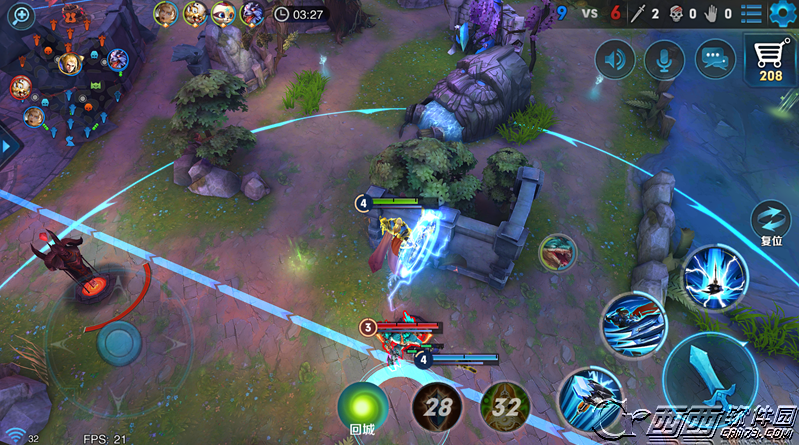Viewport: 799px width, 445px height.
Task: Tap the 复位 camera reset button
Action: [x=771, y=221]
